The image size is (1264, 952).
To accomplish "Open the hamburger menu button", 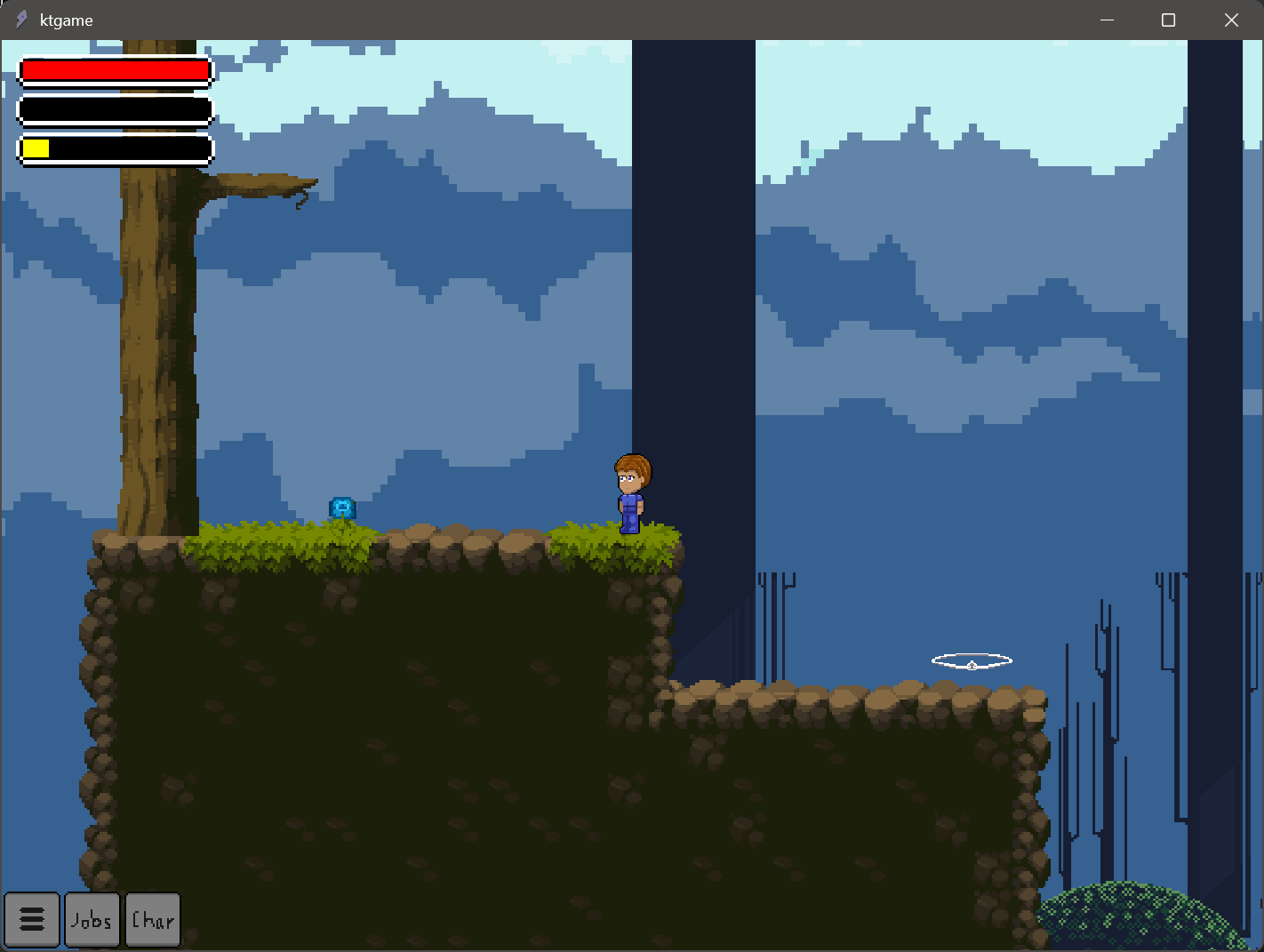I will click(32, 919).
